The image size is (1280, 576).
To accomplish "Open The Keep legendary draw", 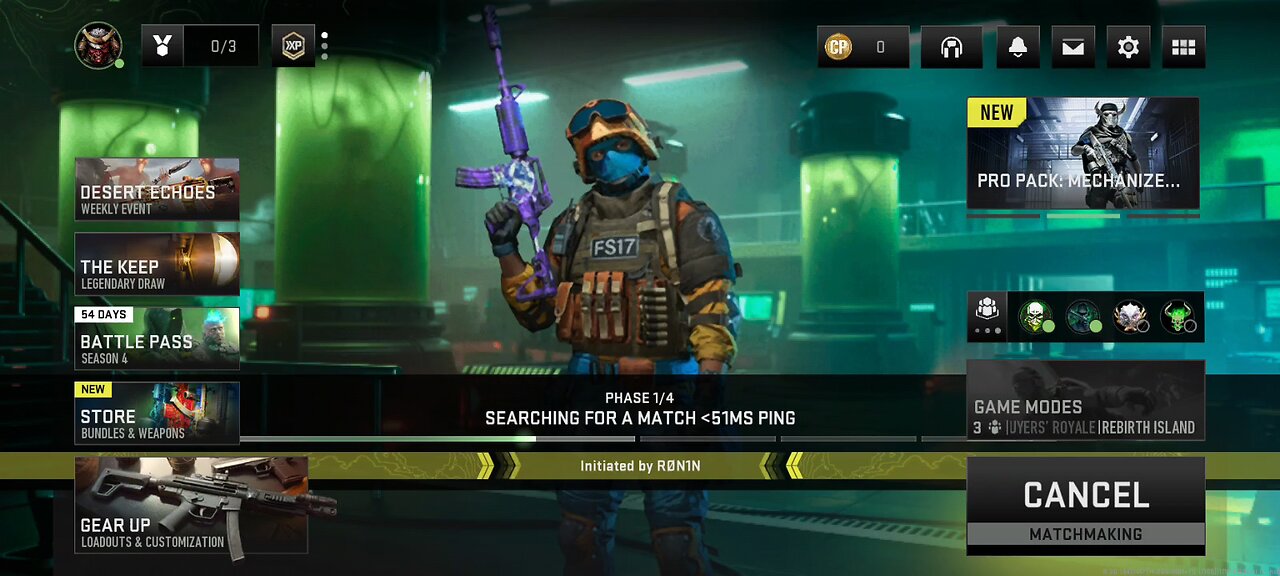I will (x=157, y=264).
